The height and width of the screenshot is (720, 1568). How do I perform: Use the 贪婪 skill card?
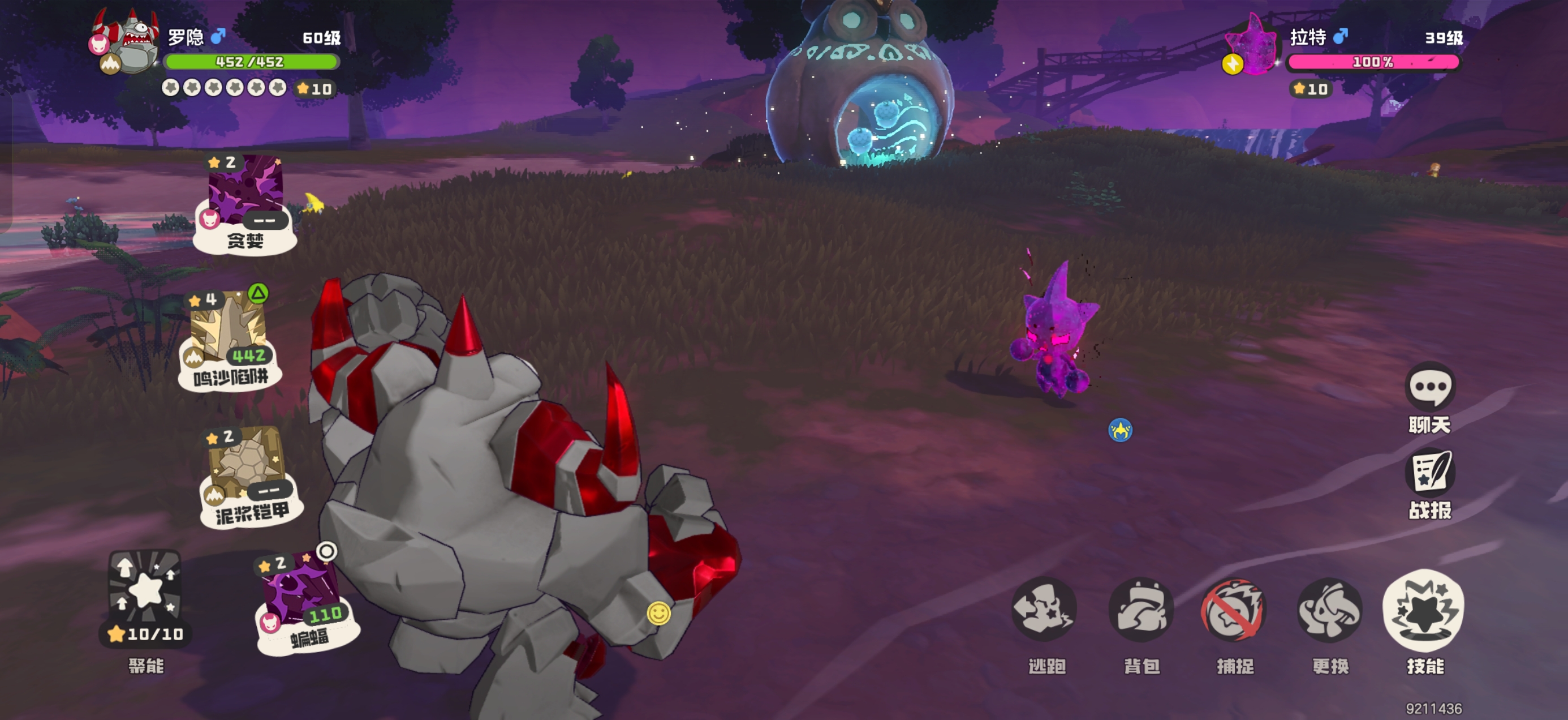click(x=245, y=203)
